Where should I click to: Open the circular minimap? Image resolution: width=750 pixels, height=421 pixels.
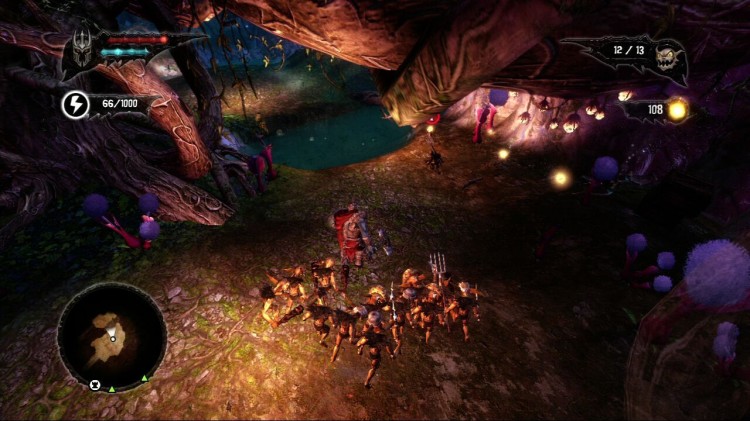pos(111,337)
